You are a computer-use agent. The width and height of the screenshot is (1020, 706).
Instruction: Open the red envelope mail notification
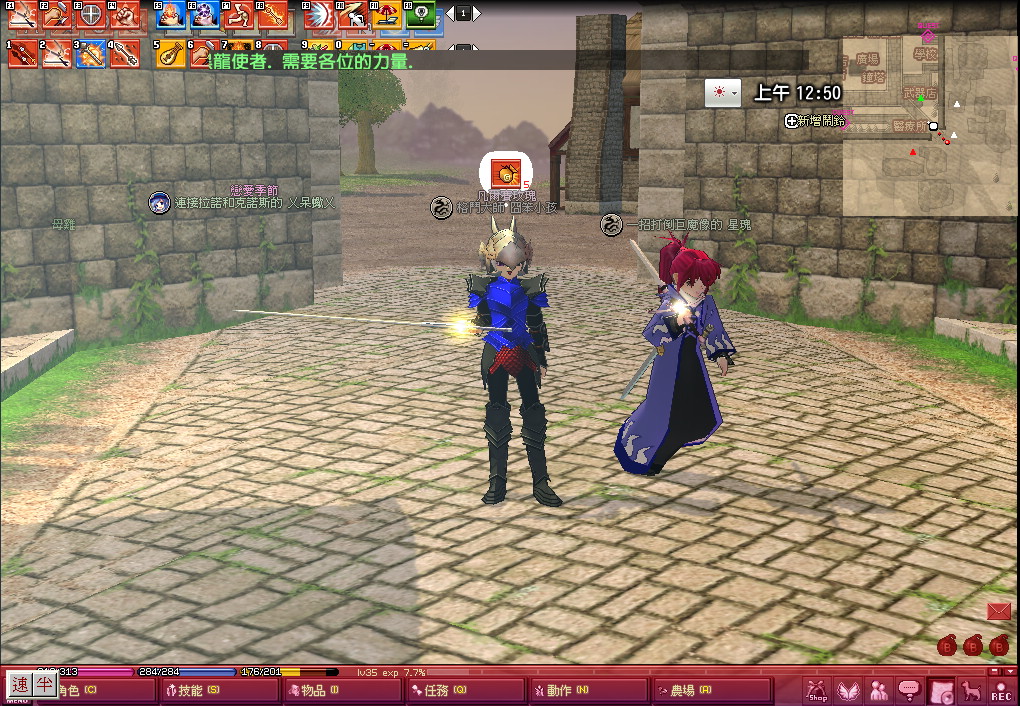[998, 611]
